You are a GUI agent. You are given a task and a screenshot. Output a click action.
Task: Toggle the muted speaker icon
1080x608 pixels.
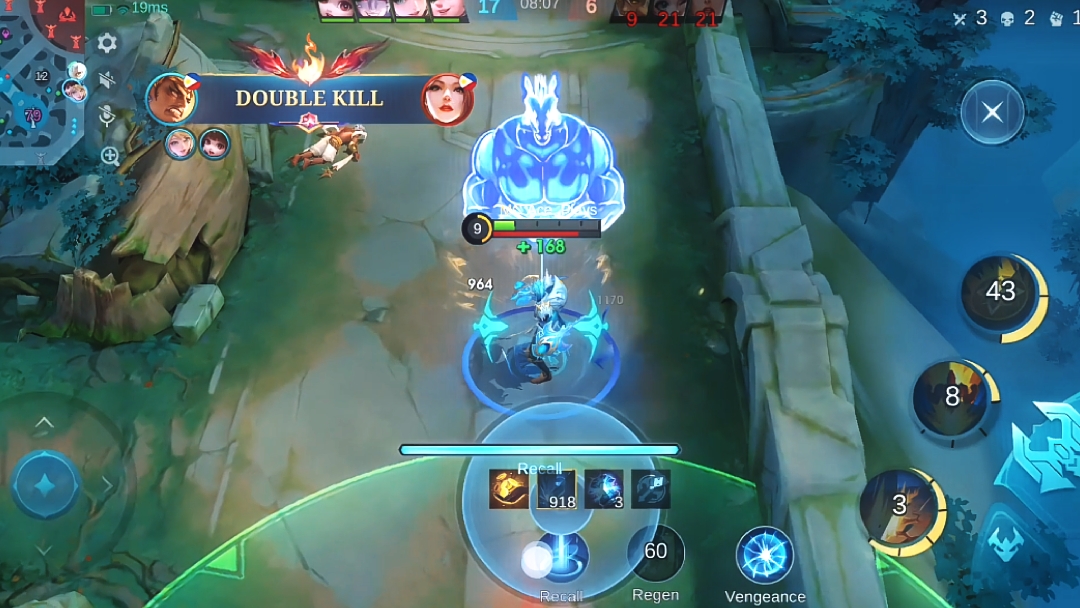click(x=107, y=80)
